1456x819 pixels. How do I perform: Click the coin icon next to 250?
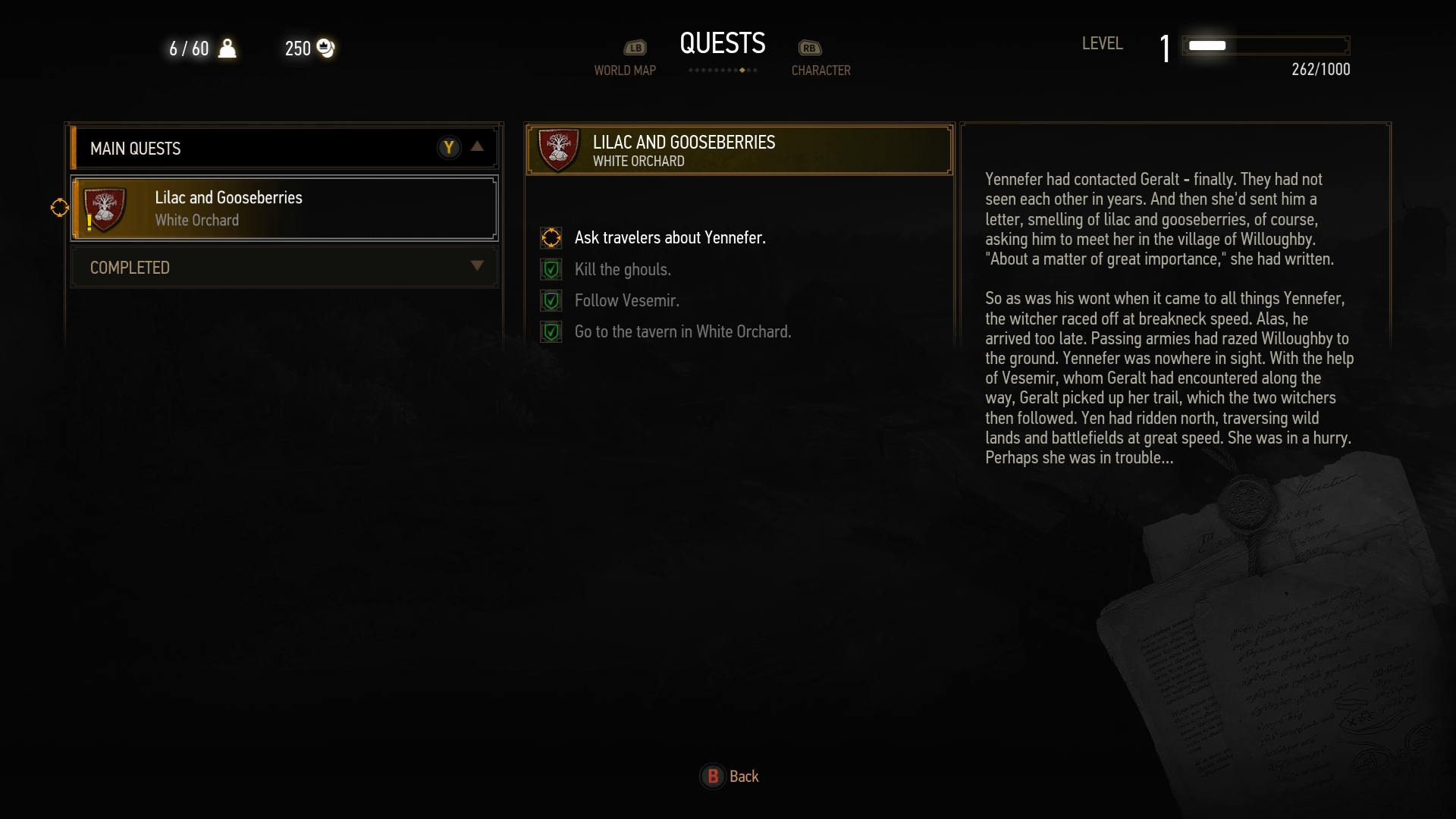325,49
